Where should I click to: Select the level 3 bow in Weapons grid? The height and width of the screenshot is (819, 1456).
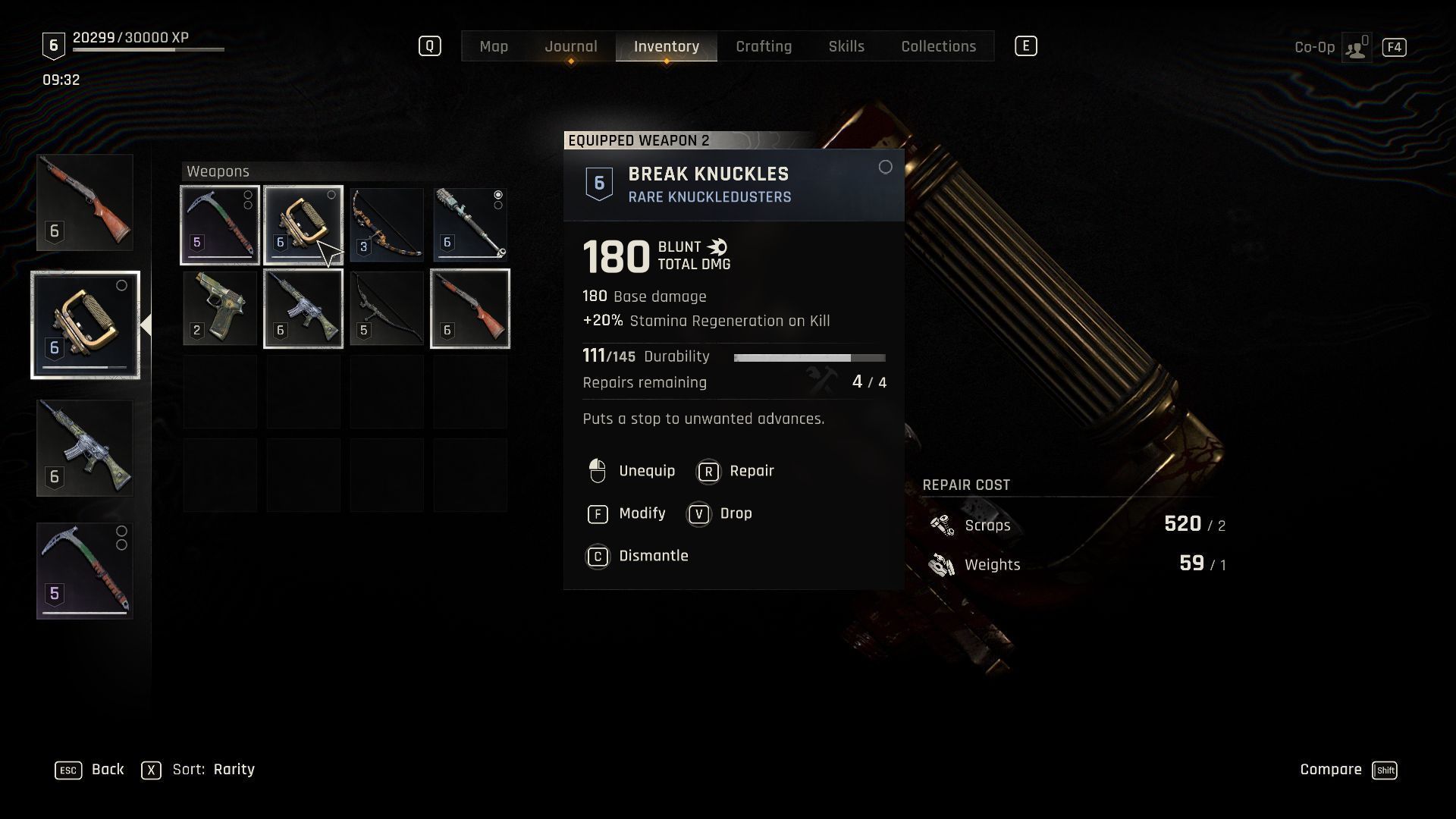(x=387, y=225)
